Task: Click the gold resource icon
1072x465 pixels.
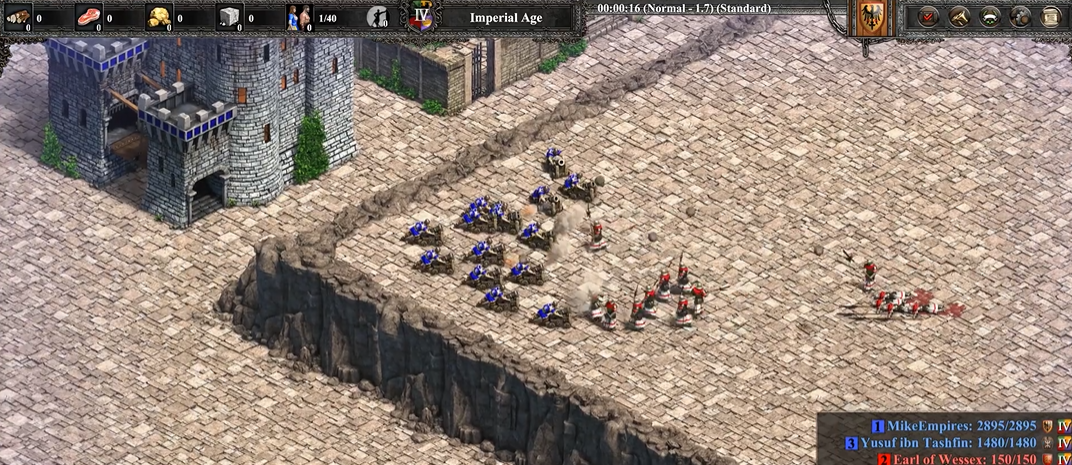Action: point(159,17)
